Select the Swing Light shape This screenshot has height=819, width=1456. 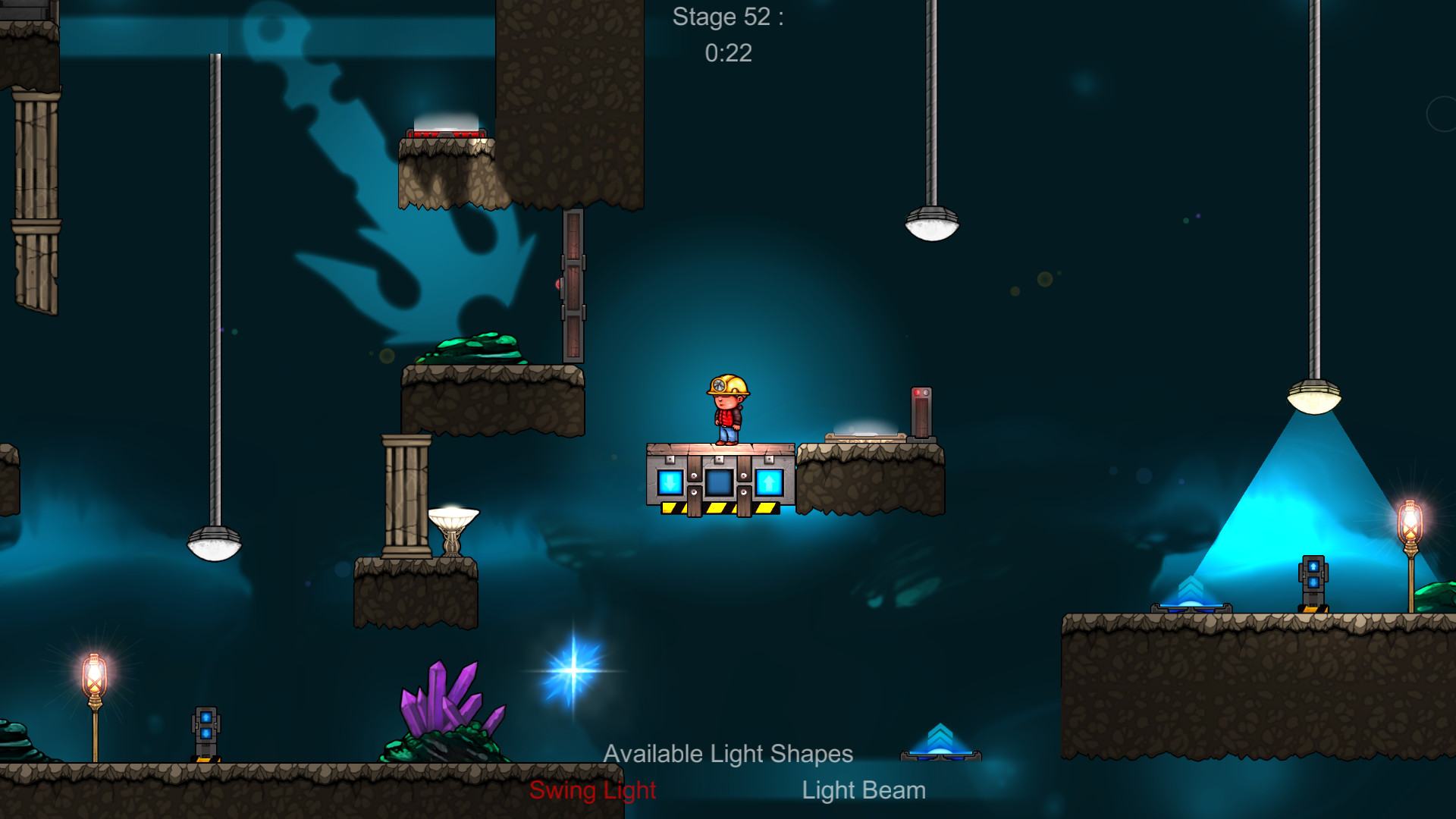tap(592, 790)
